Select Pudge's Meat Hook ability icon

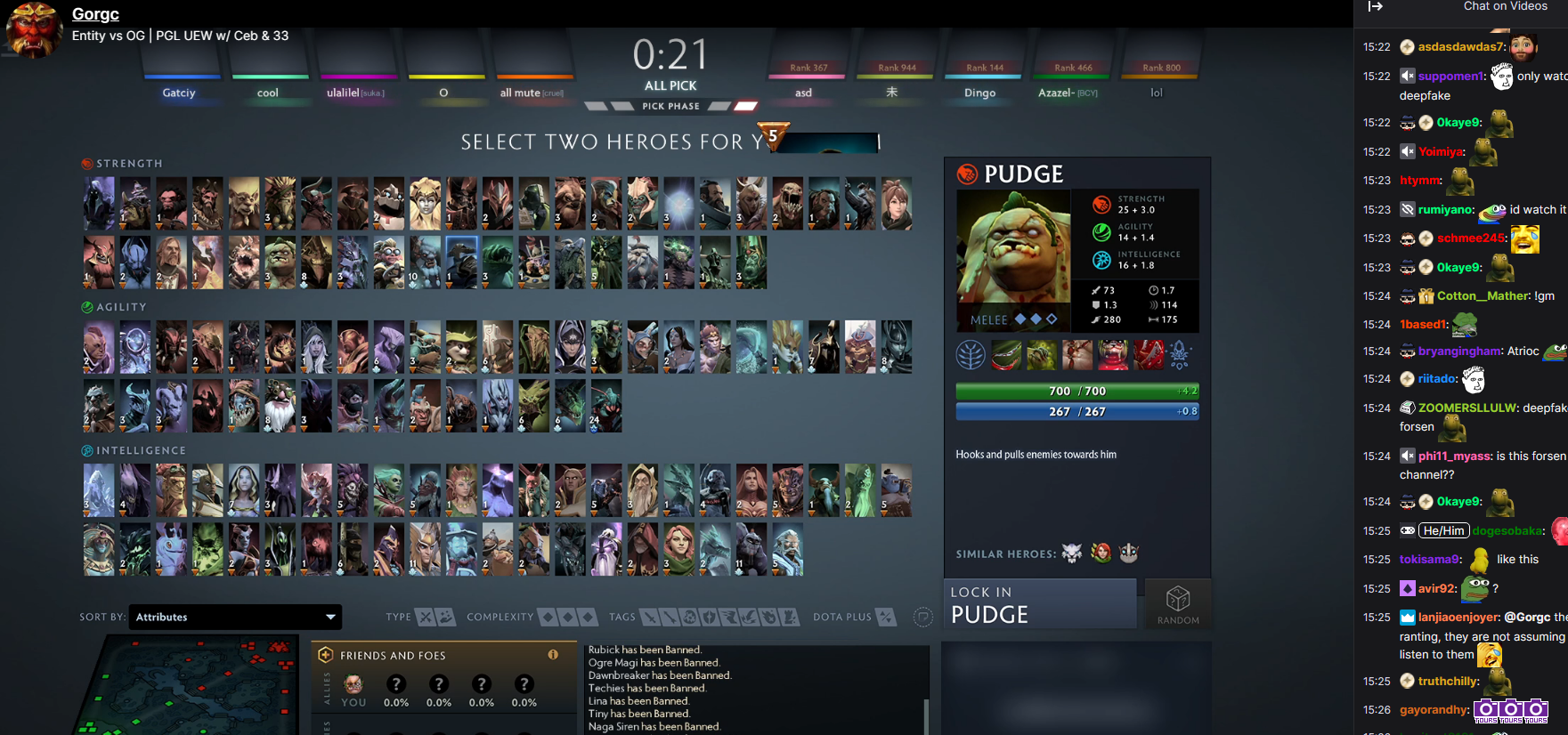point(1006,354)
